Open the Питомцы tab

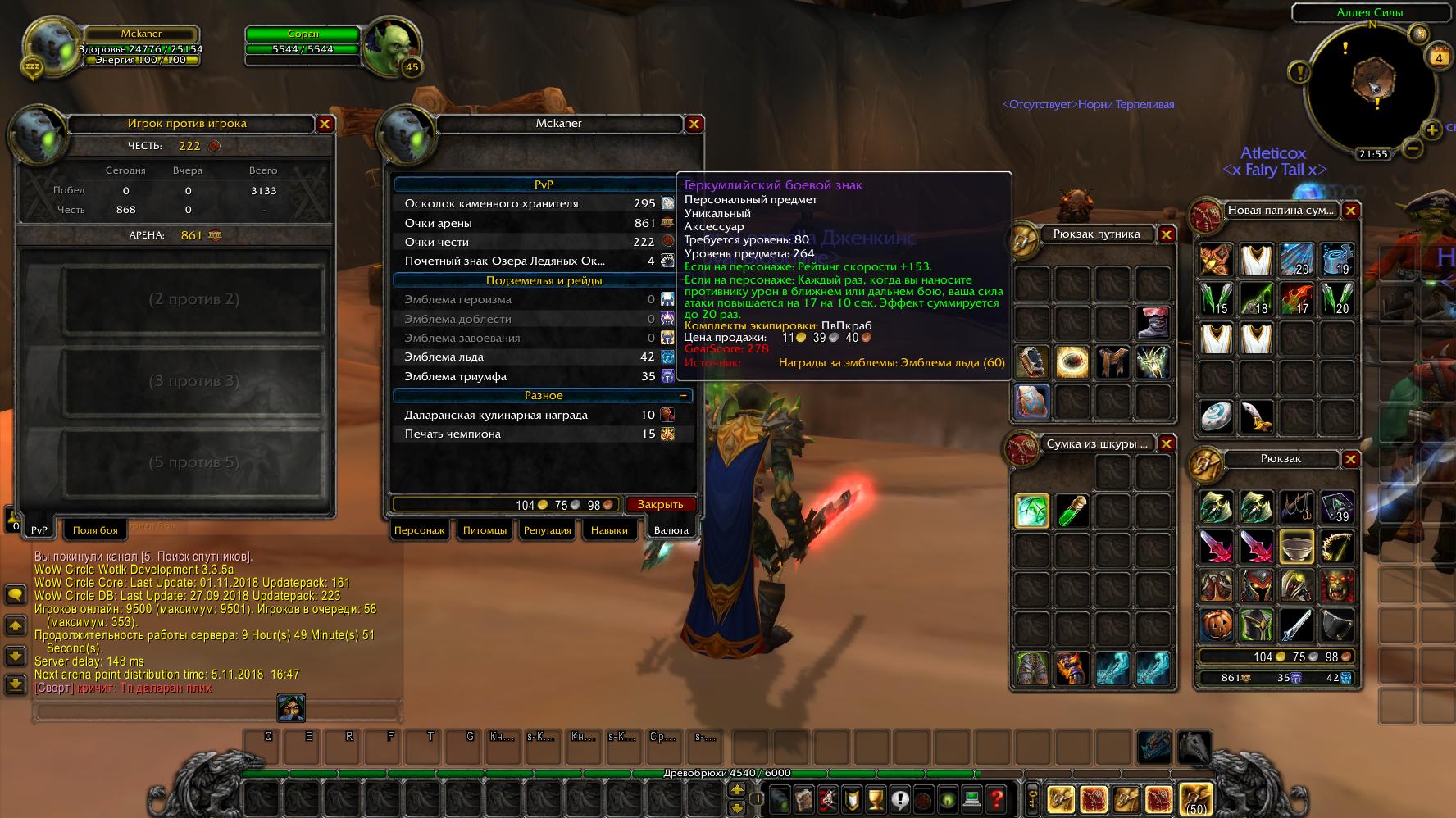point(485,530)
